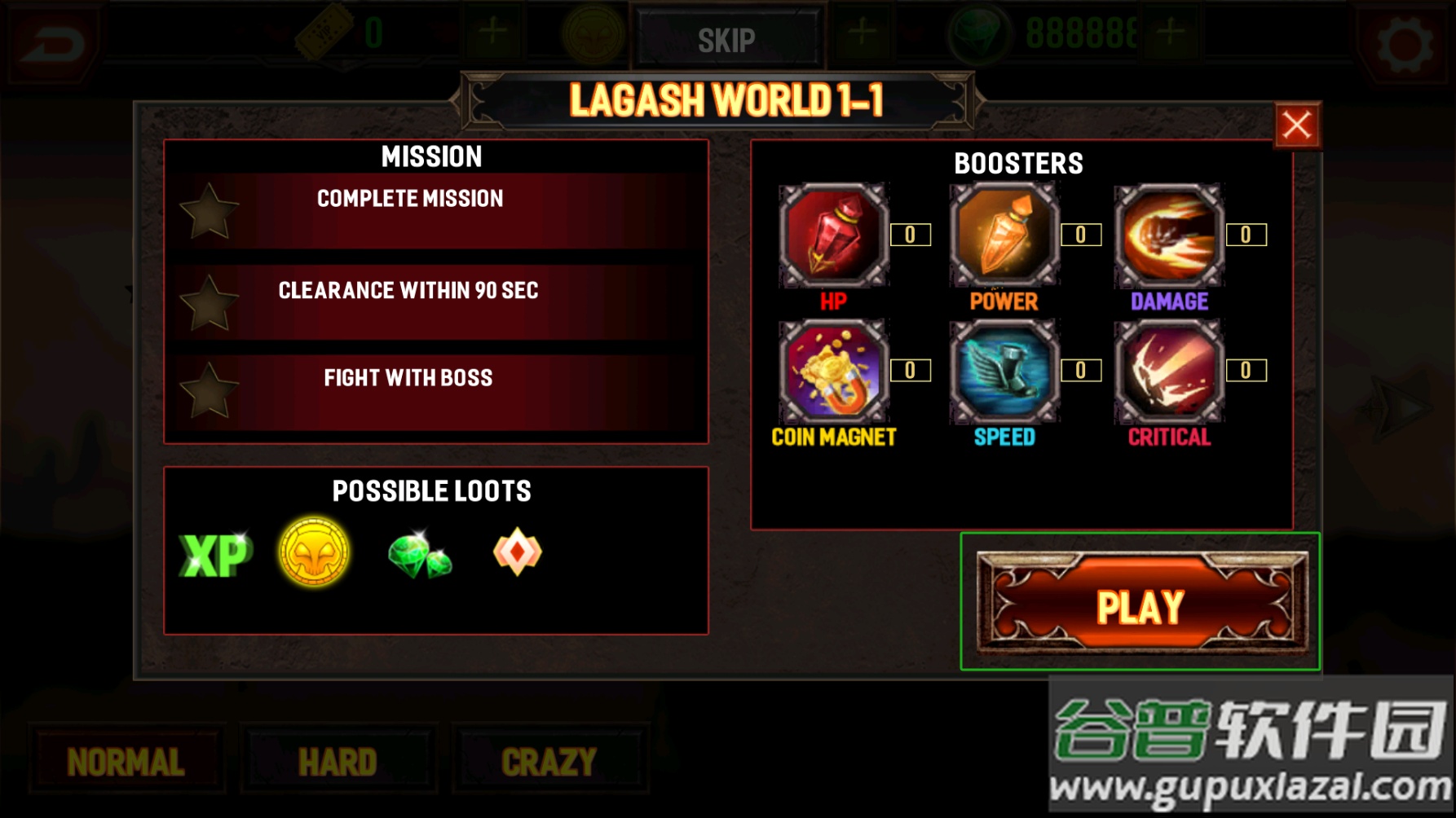
Task: Select the Speed booster boot
Action: (1004, 371)
